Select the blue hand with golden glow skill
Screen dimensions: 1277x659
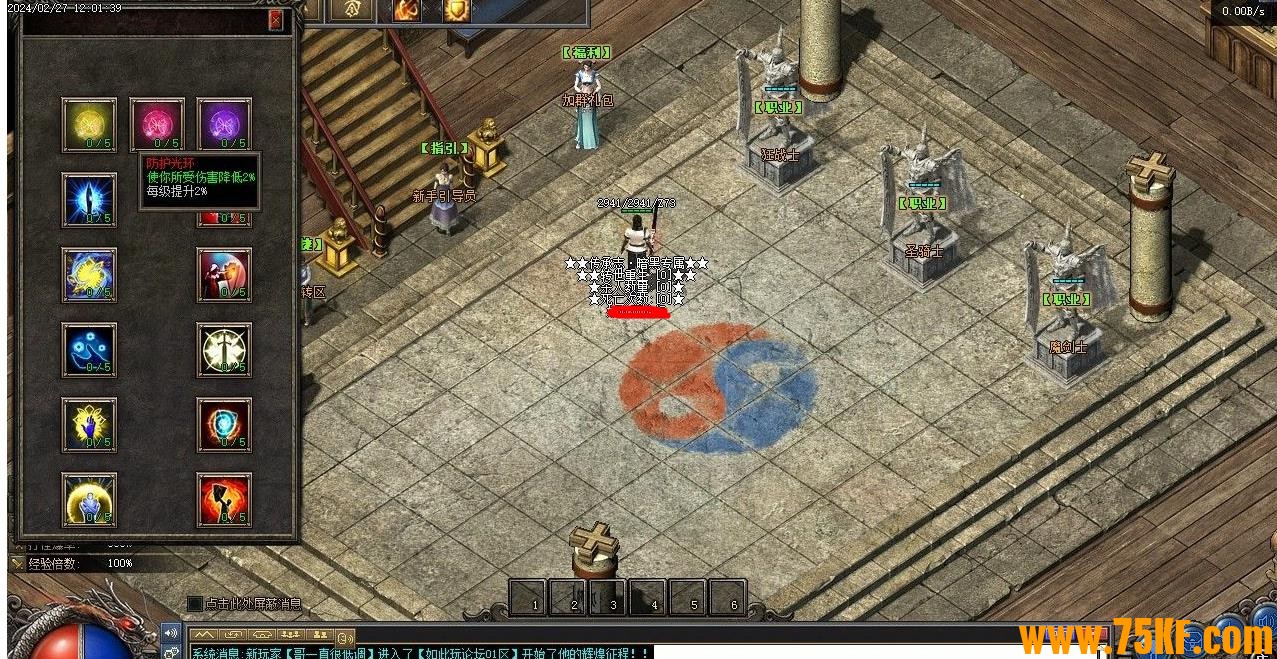89,424
